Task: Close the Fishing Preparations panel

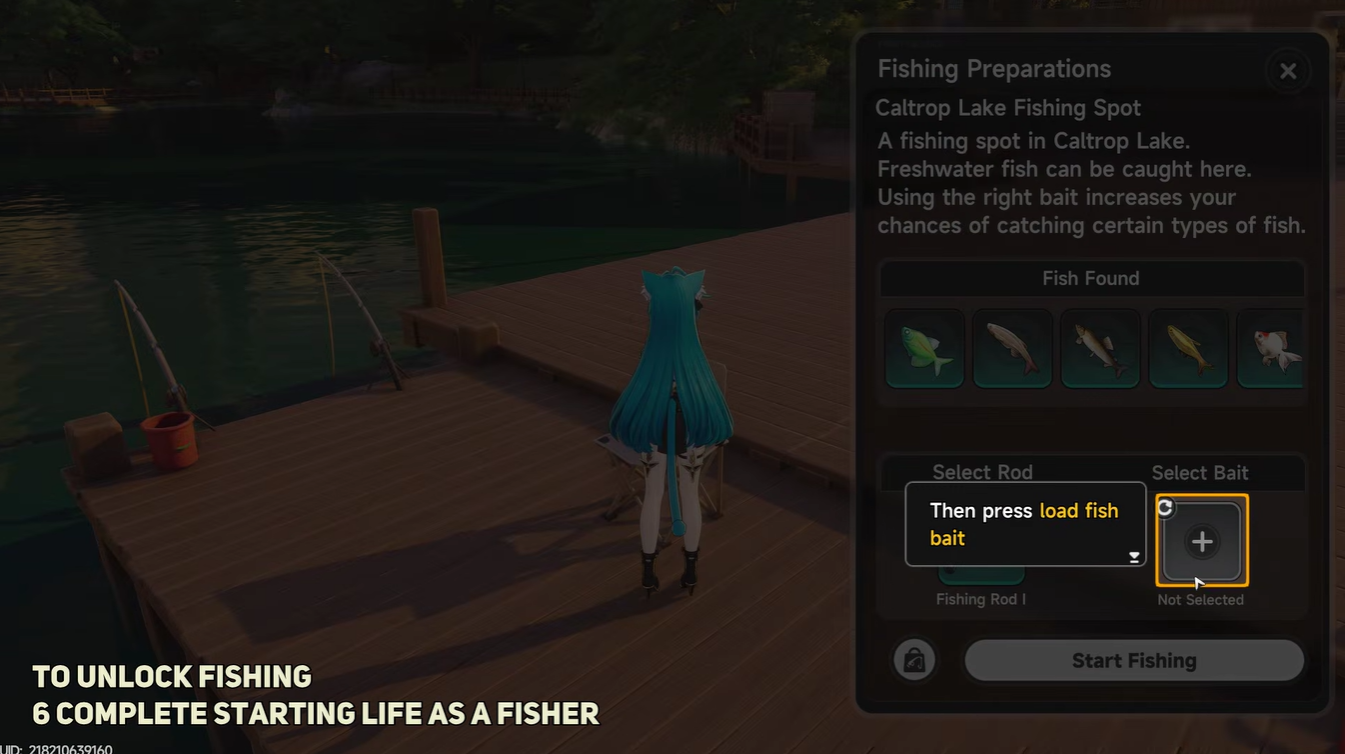Action: [x=1287, y=70]
